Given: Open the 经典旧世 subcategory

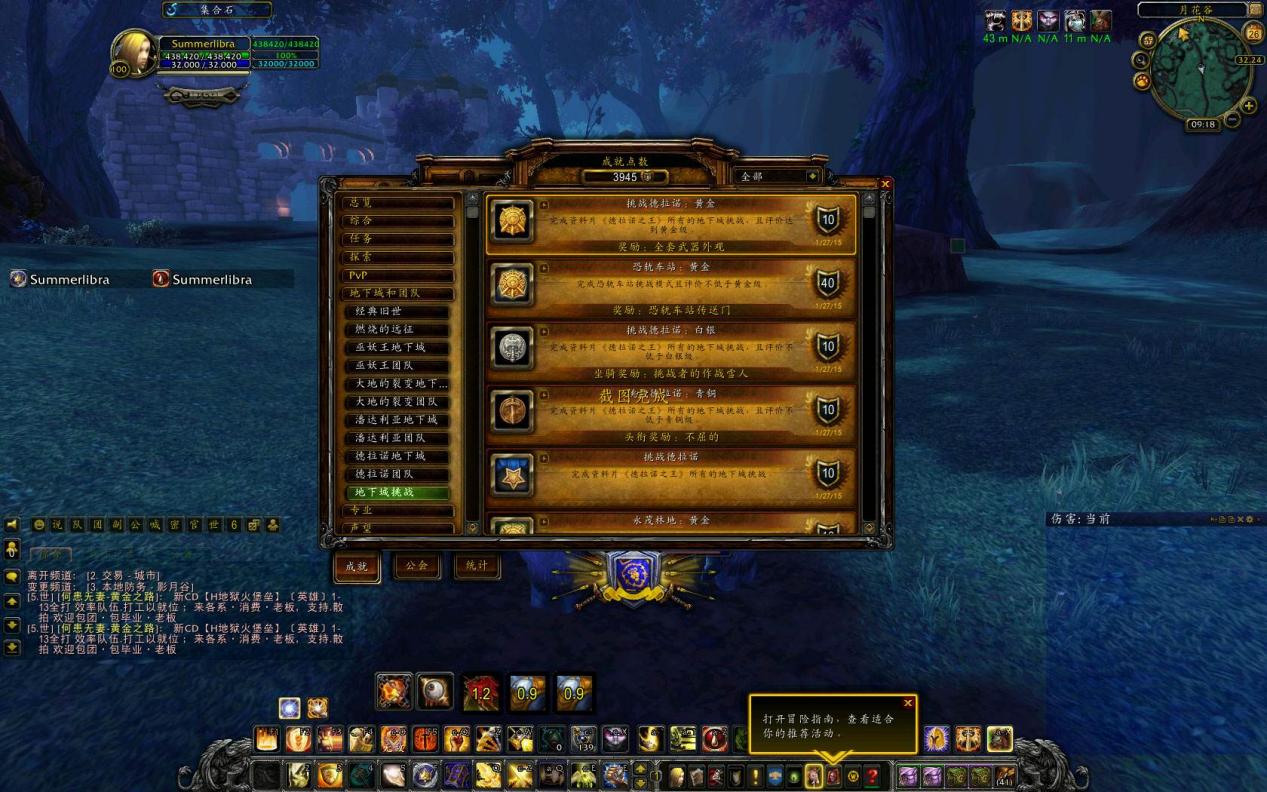Looking at the screenshot, I should click(400, 311).
